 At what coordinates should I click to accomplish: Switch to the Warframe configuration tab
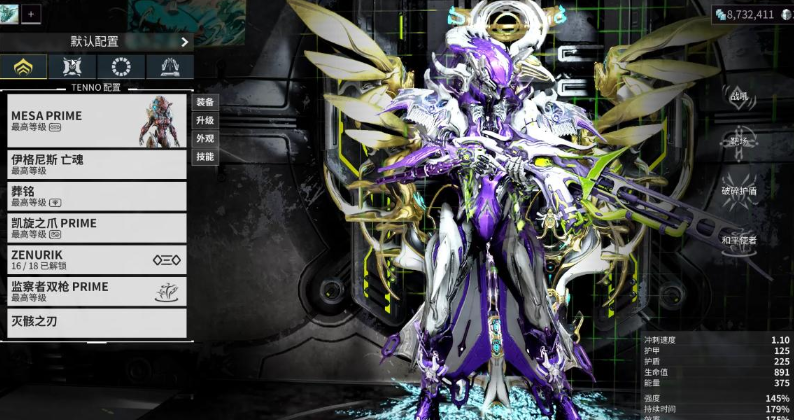24,68
